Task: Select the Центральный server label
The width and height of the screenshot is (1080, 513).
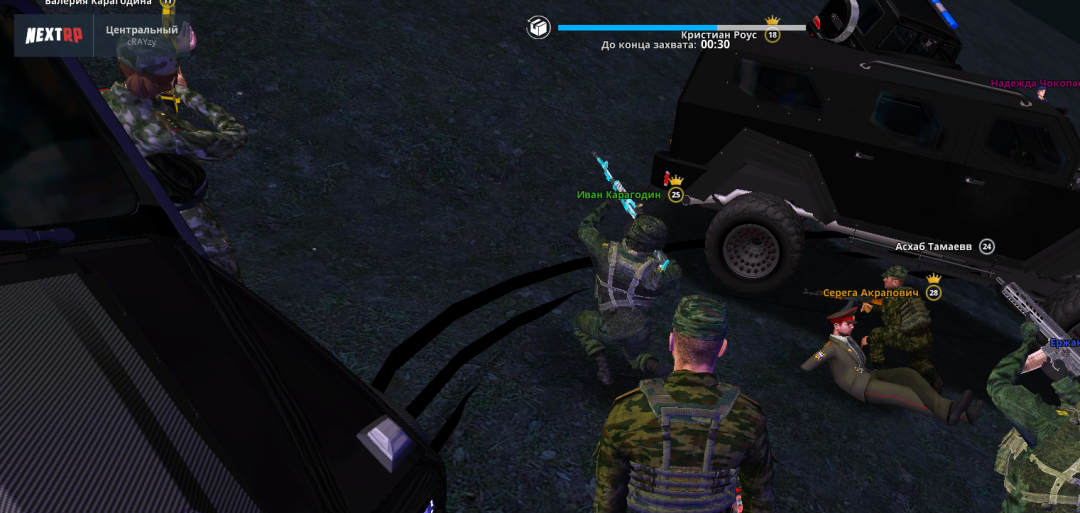Action: tap(142, 30)
